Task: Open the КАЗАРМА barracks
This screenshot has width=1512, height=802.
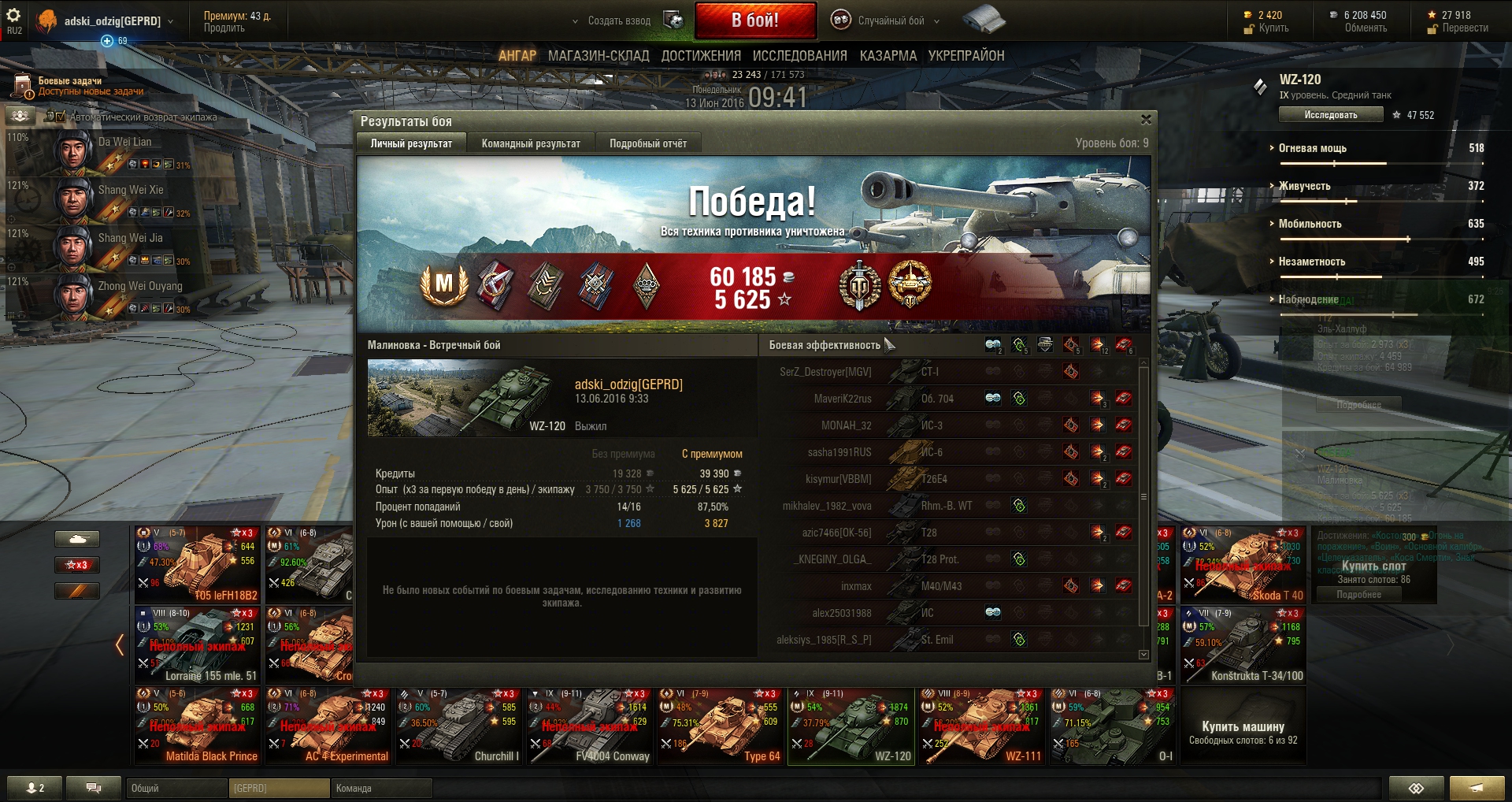Action: click(x=888, y=56)
